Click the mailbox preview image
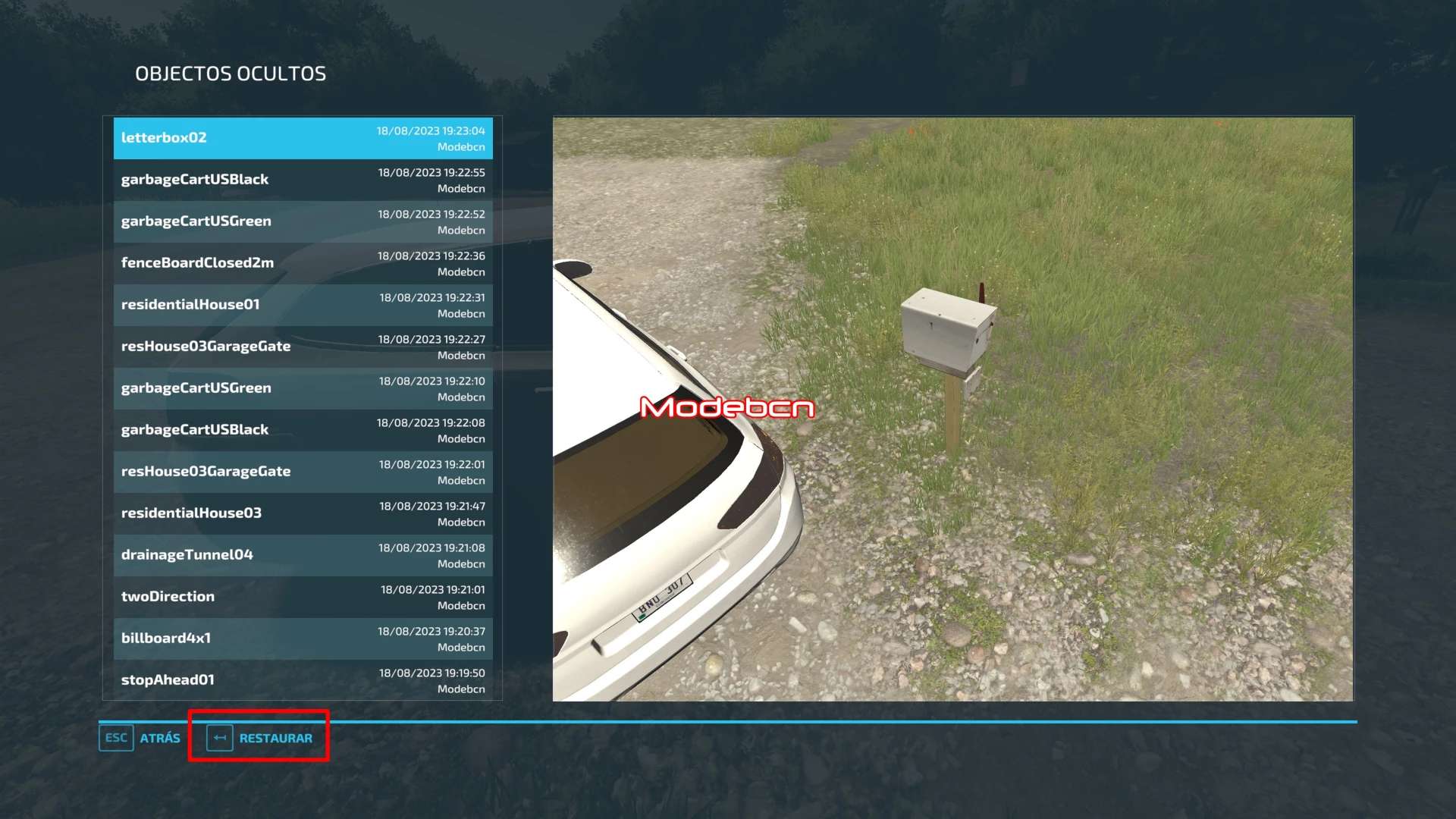The image size is (1456, 819). [x=952, y=409]
